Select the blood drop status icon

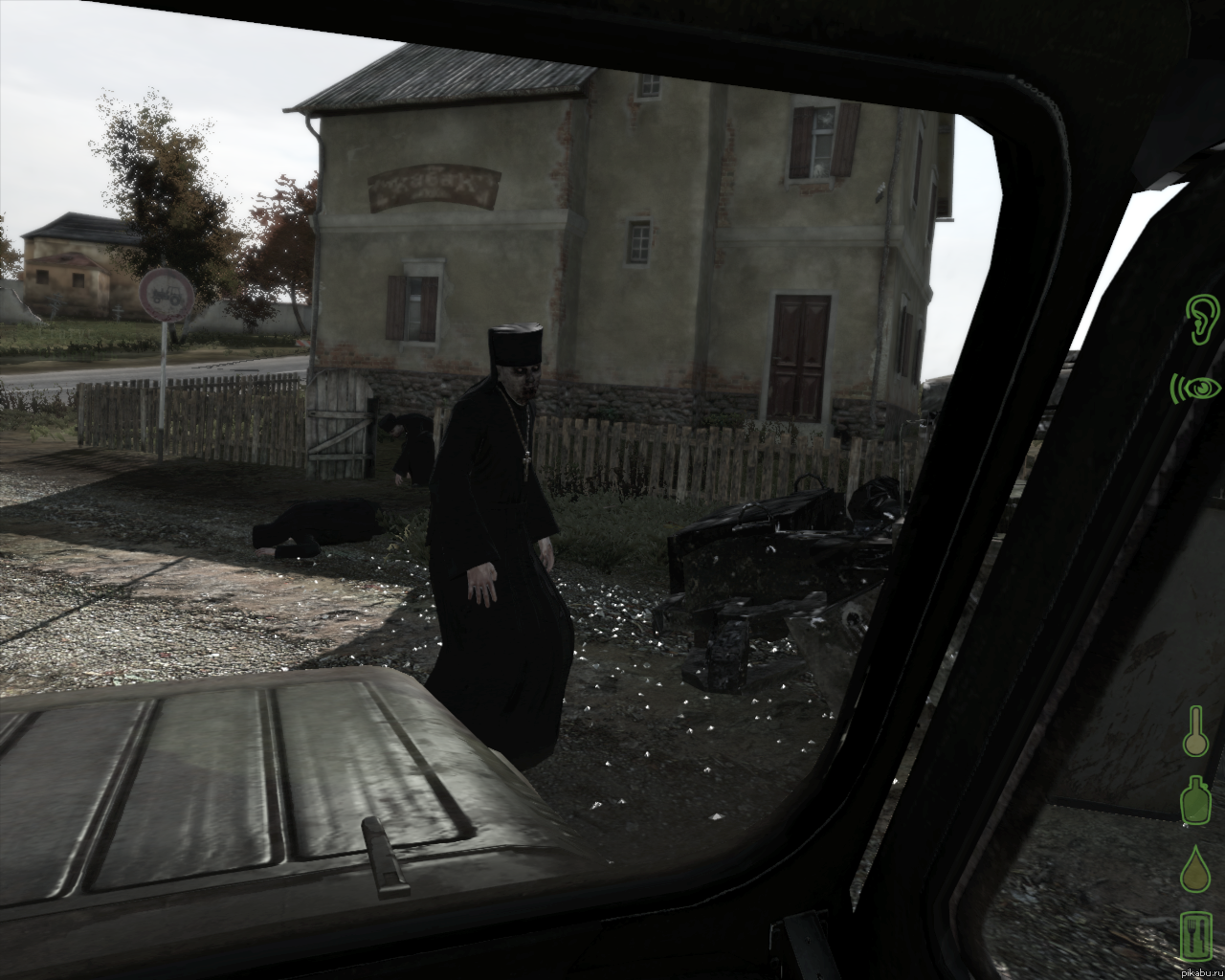pos(1195,870)
